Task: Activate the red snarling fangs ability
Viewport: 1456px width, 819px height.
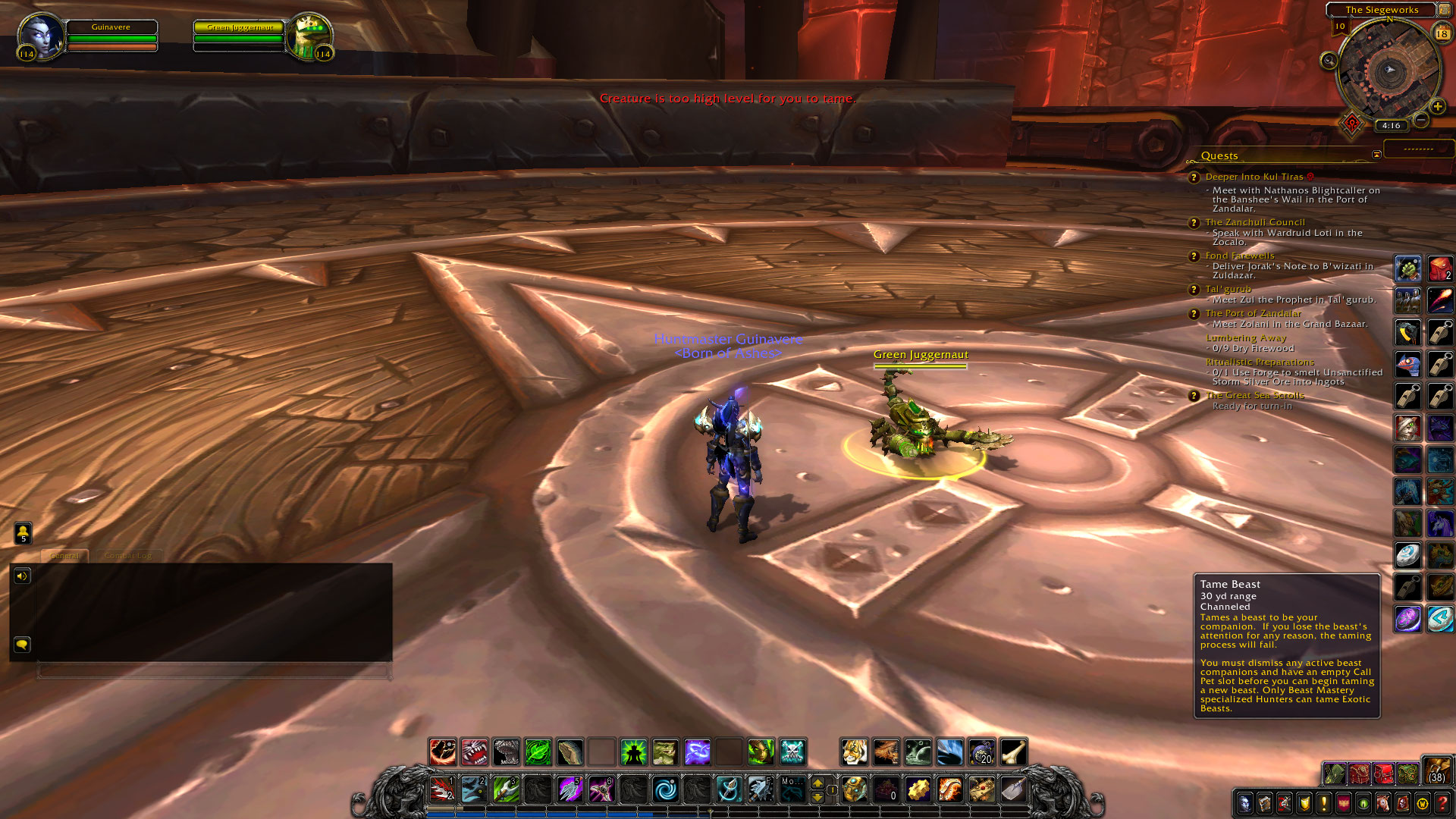Action: [x=475, y=752]
